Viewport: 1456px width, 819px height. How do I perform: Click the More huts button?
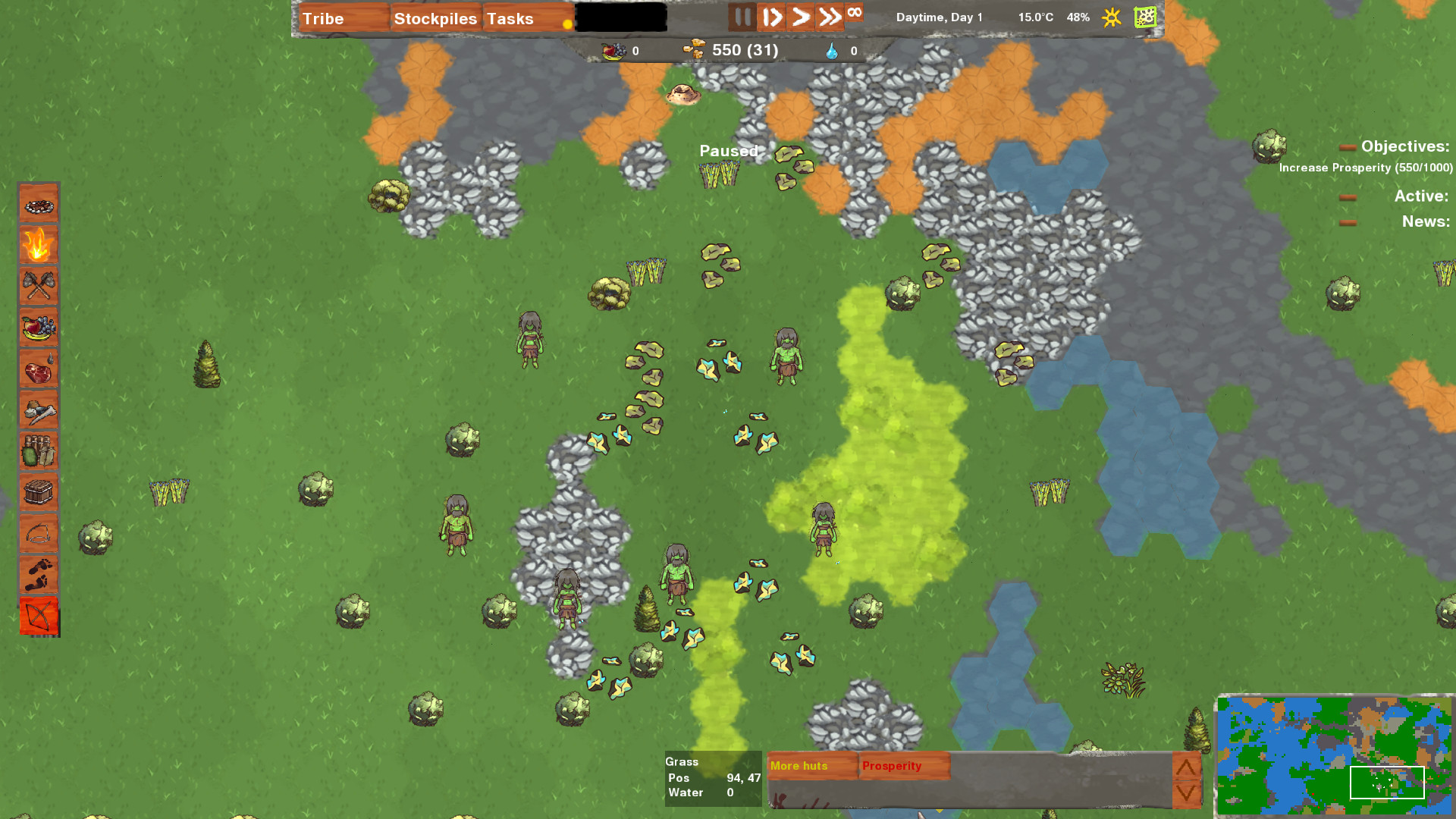811,766
